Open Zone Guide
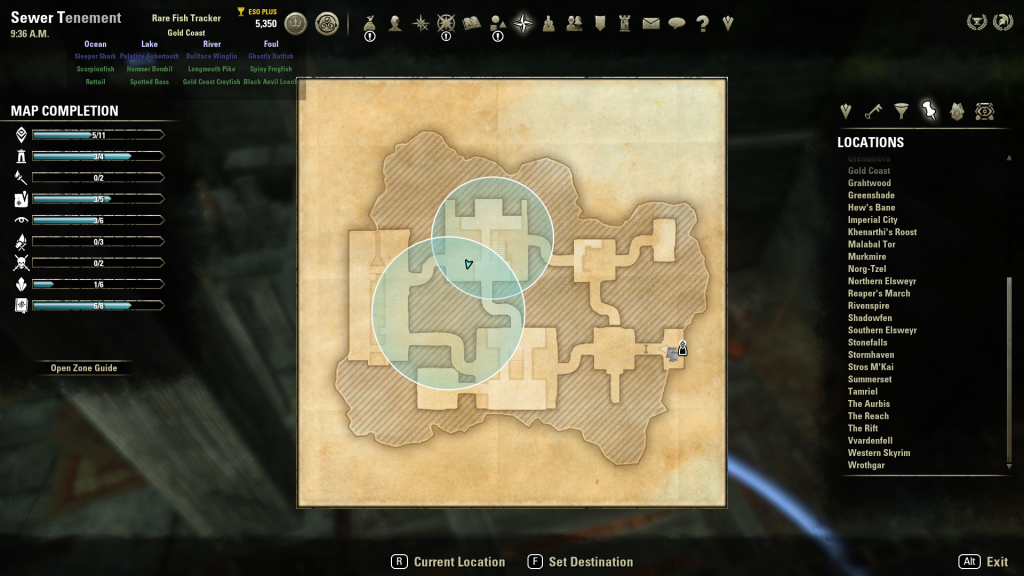Image resolution: width=1024 pixels, height=576 pixels. tap(84, 368)
